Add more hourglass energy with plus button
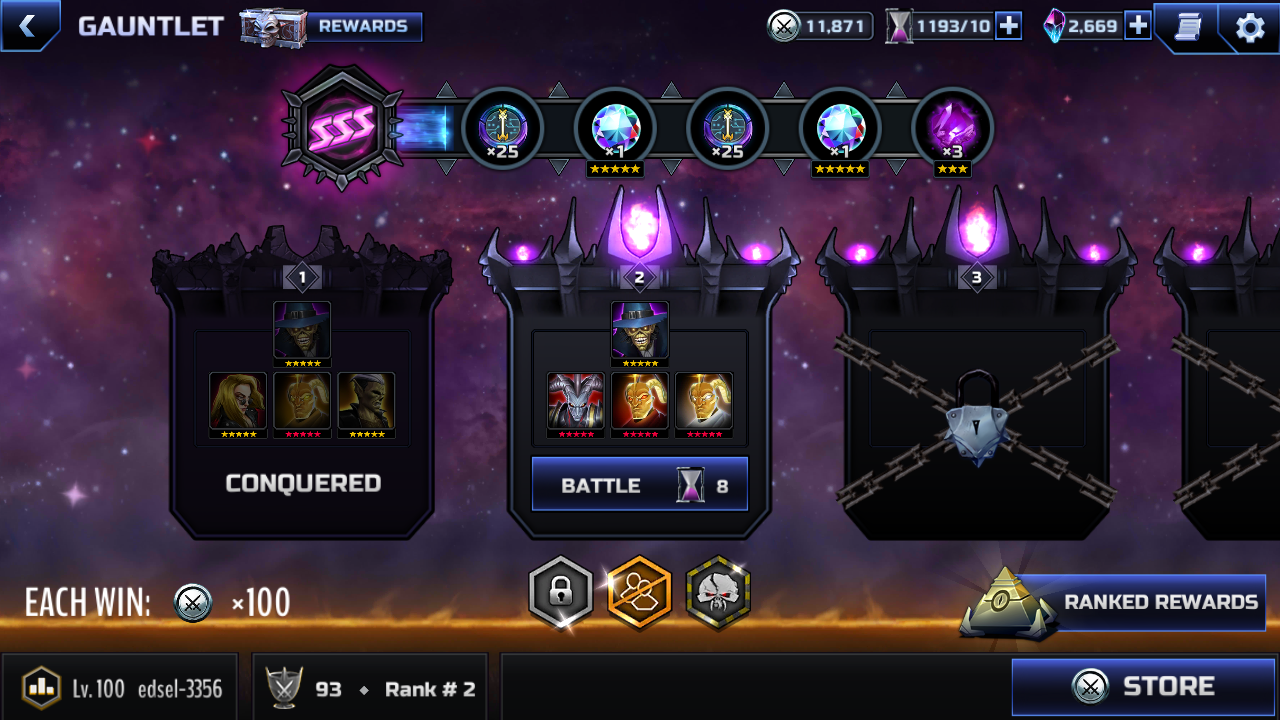Screen dimensions: 1280x720 click(x=1009, y=27)
